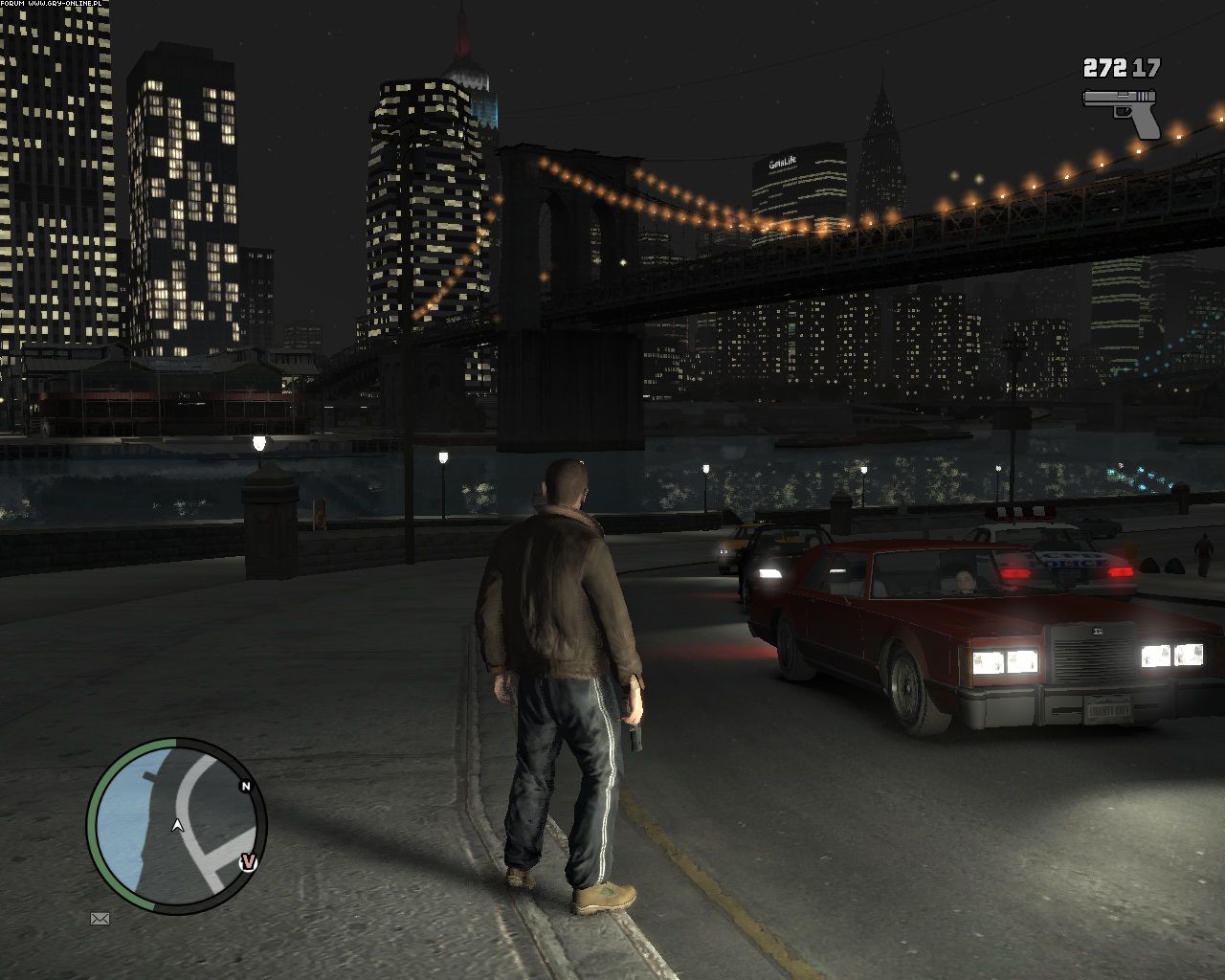Click the north N compass marker
1225x980 pixels.
tap(246, 787)
